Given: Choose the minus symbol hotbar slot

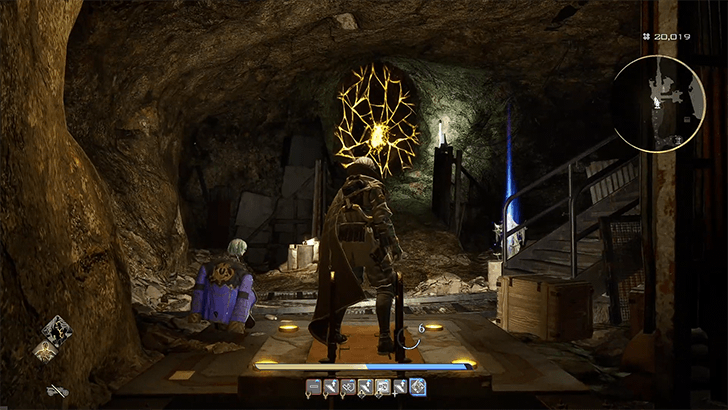Looking at the screenshot, I should pos(314,386).
